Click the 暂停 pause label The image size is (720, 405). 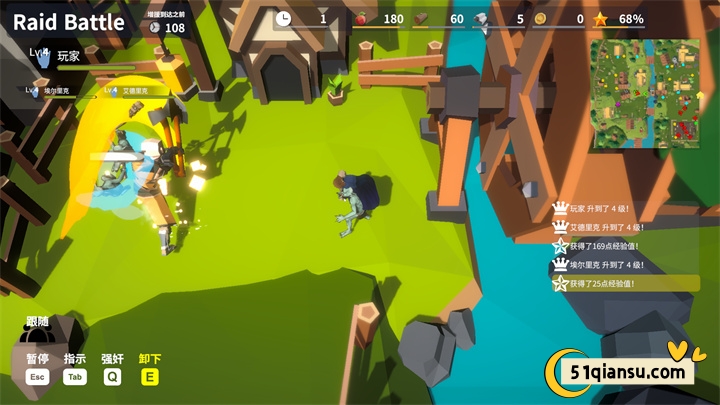tap(37, 359)
